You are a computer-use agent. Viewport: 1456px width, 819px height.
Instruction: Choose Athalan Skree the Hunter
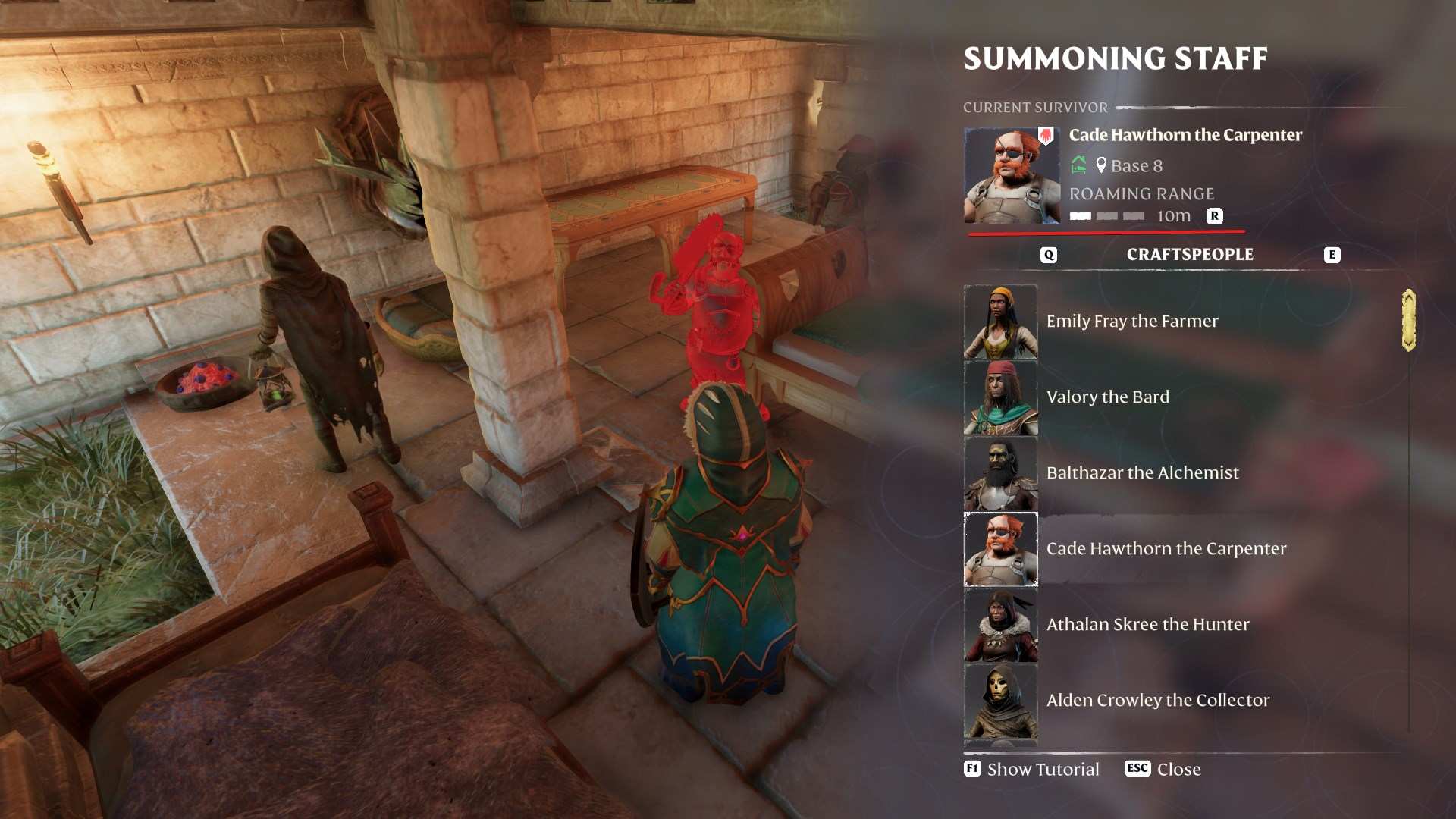(x=1147, y=625)
